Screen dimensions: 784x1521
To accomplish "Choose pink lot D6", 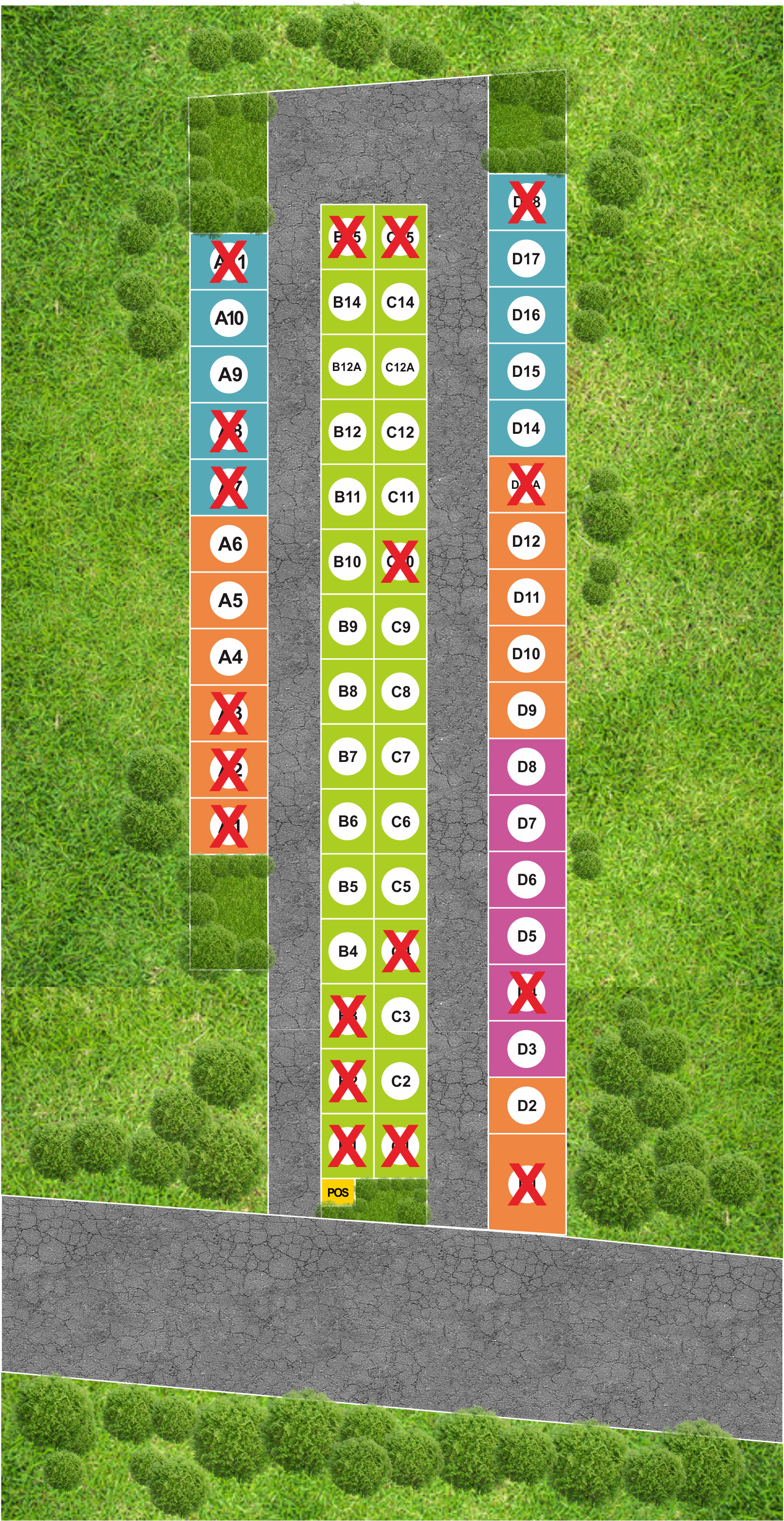I will tap(526, 880).
